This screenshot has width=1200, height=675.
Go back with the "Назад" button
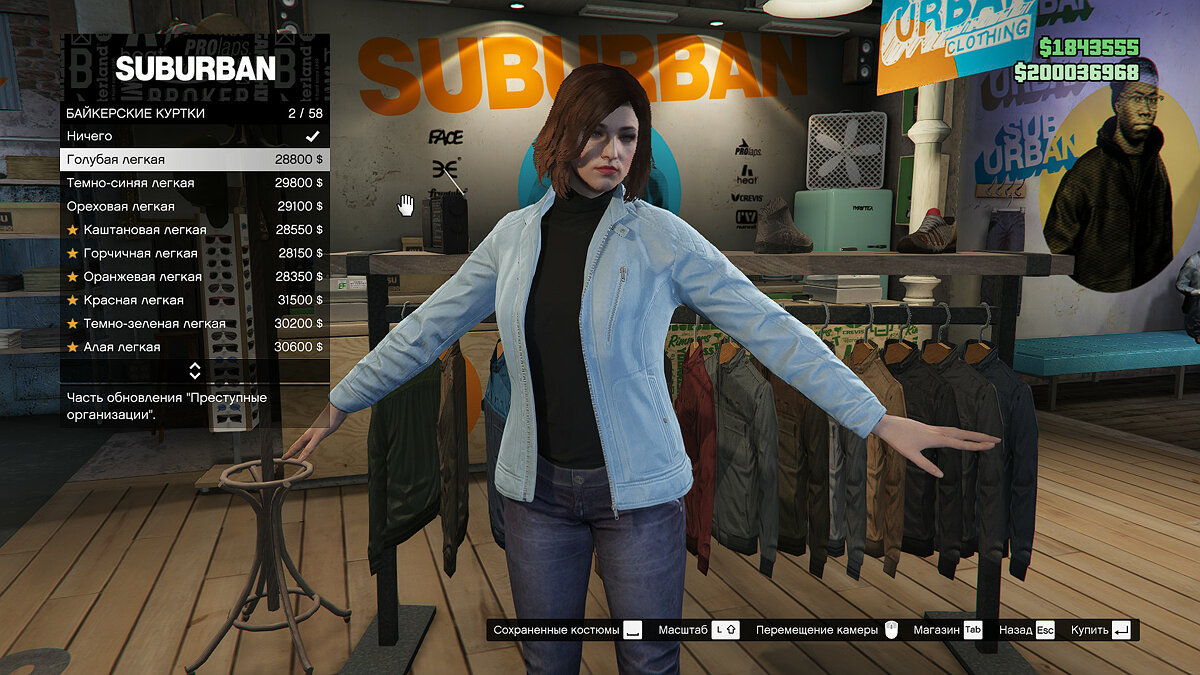tap(1026, 630)
